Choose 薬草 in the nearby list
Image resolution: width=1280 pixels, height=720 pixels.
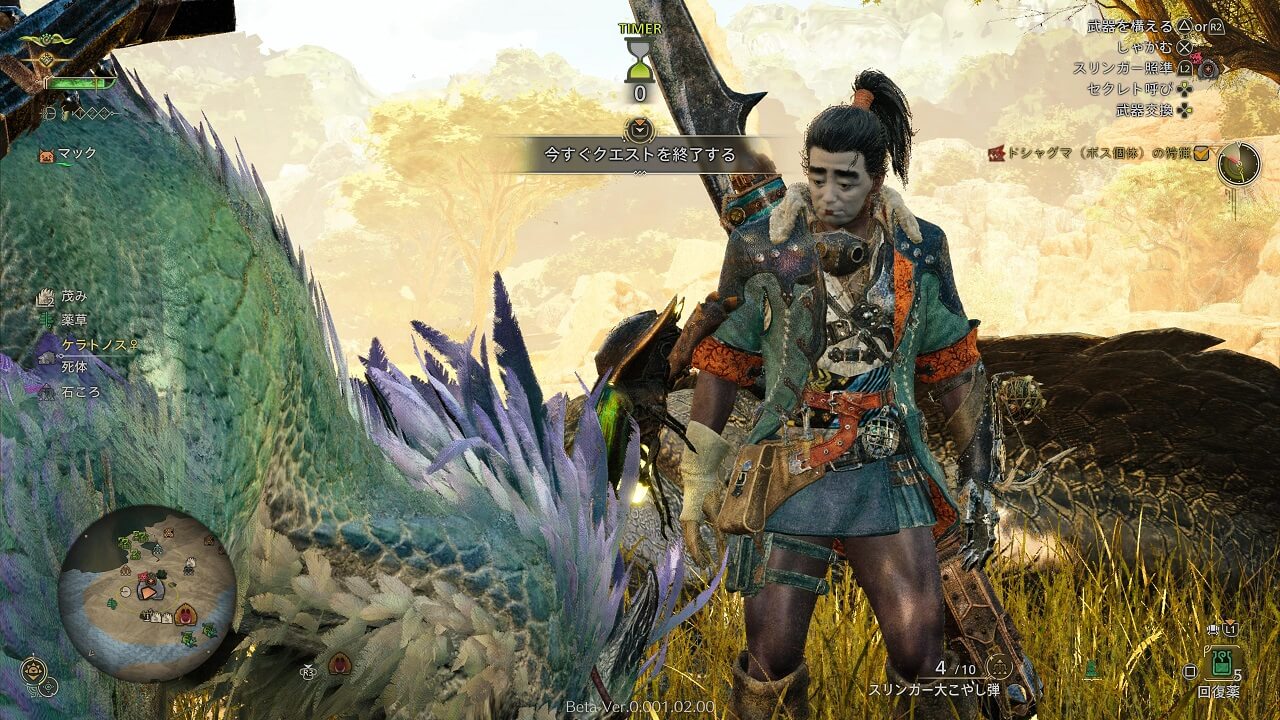click(x=73, y=320)
